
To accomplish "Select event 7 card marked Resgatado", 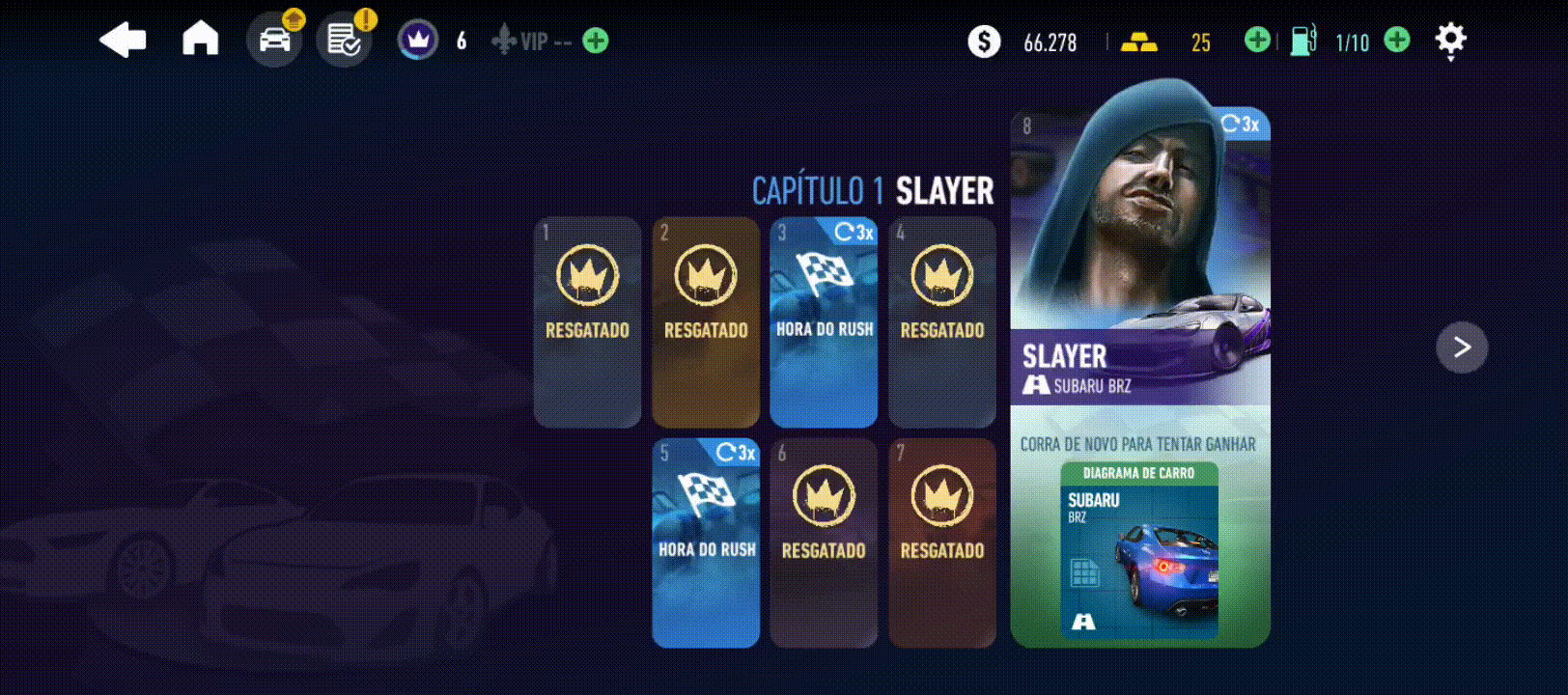I will (941, 542).
